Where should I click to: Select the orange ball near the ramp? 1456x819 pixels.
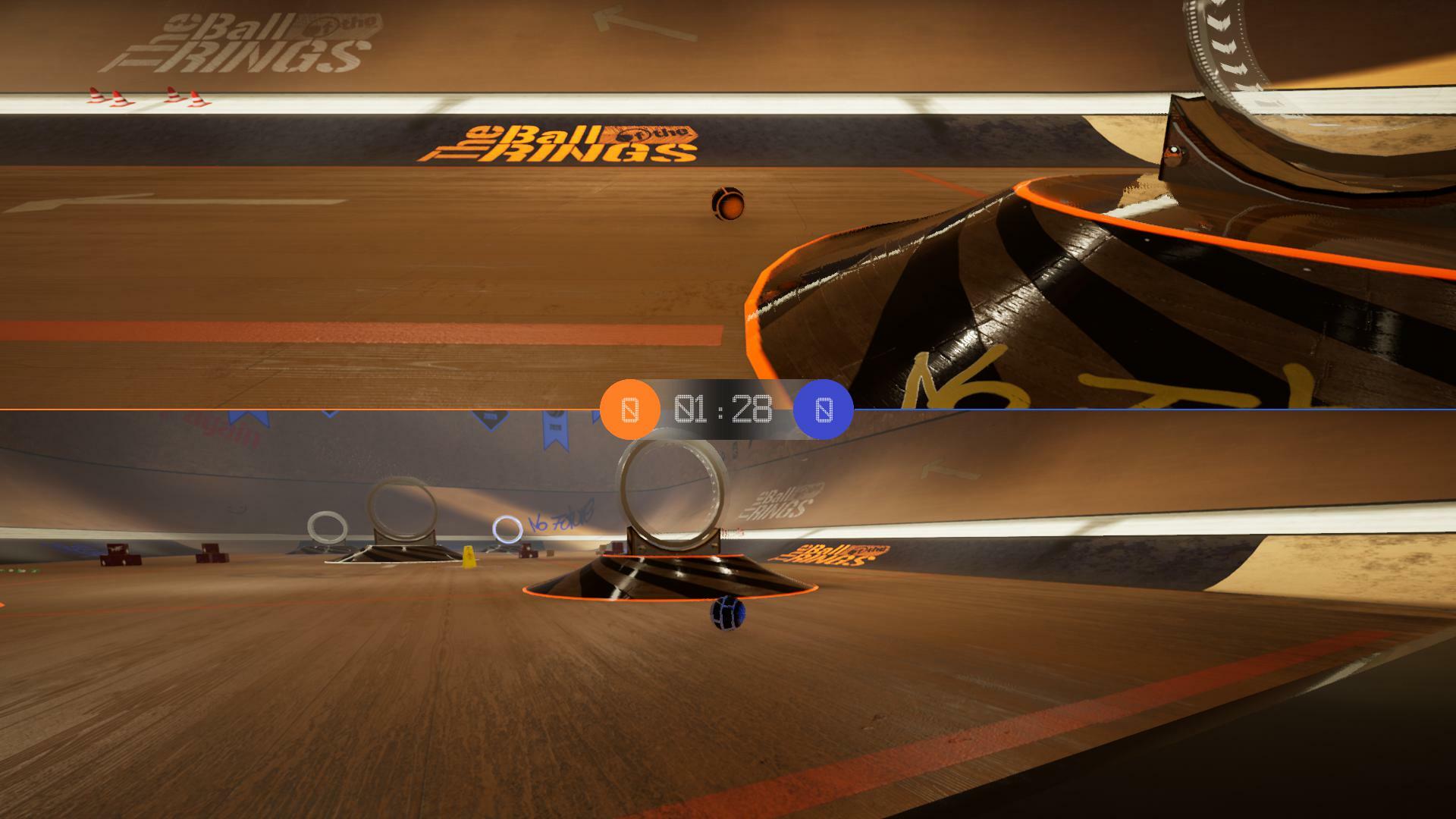coord(726,203)
